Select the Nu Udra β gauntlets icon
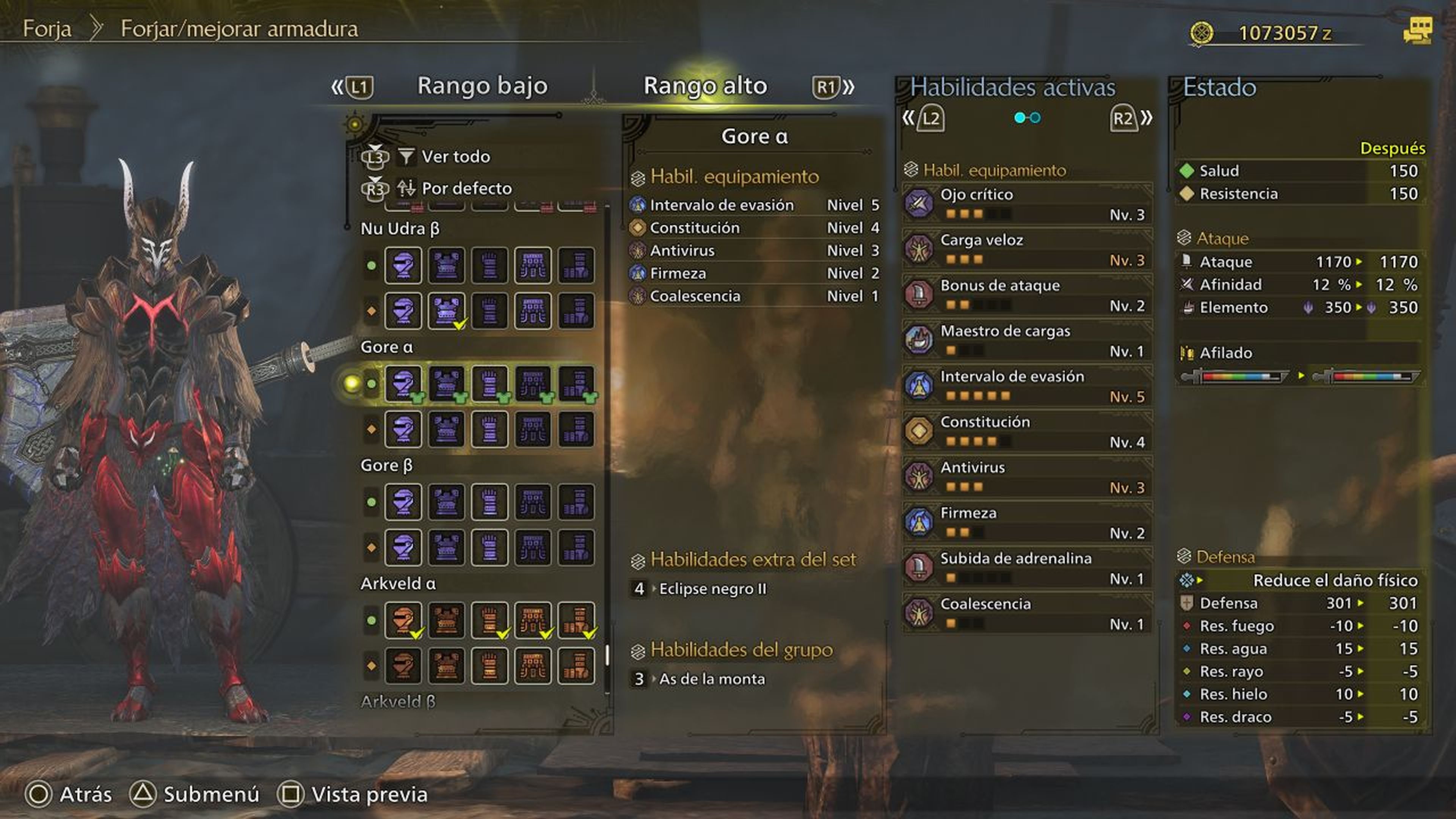The width and height of the screenshot is (1456, 819). pyautogui.click(x=490, y=266)
